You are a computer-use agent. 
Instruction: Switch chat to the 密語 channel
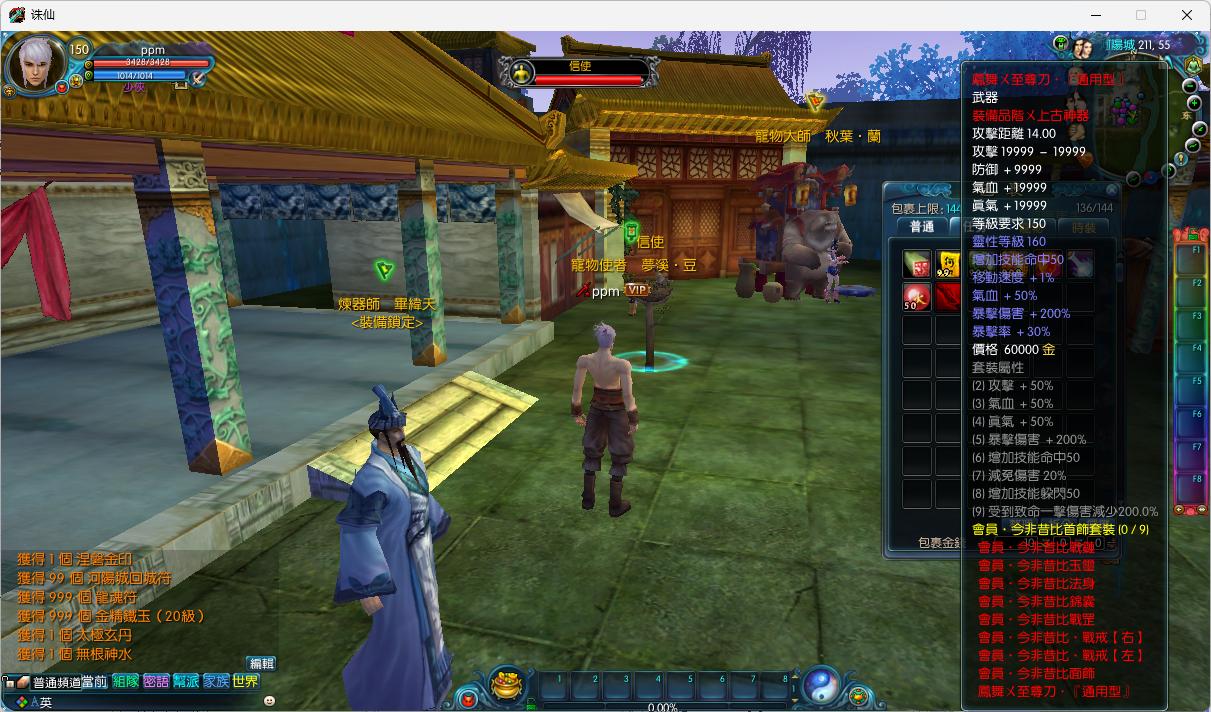156,682
